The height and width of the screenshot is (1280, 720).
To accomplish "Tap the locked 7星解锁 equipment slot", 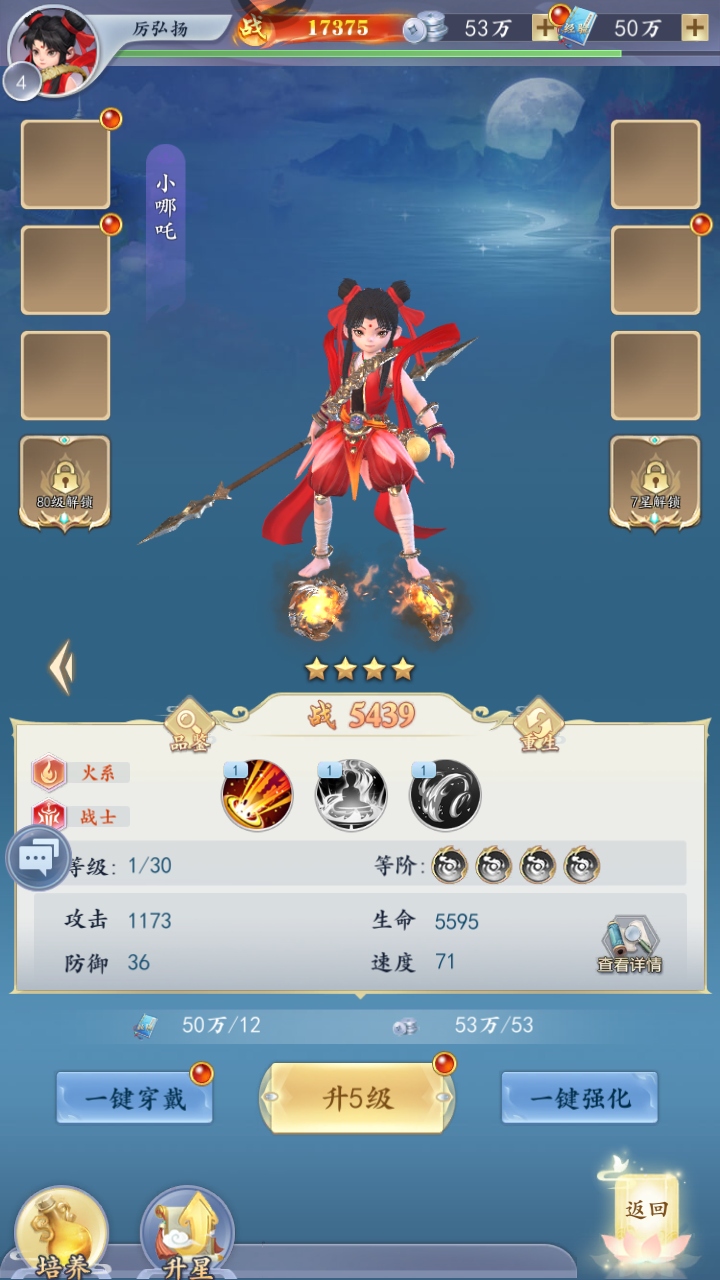I will [x=655, y=482].
